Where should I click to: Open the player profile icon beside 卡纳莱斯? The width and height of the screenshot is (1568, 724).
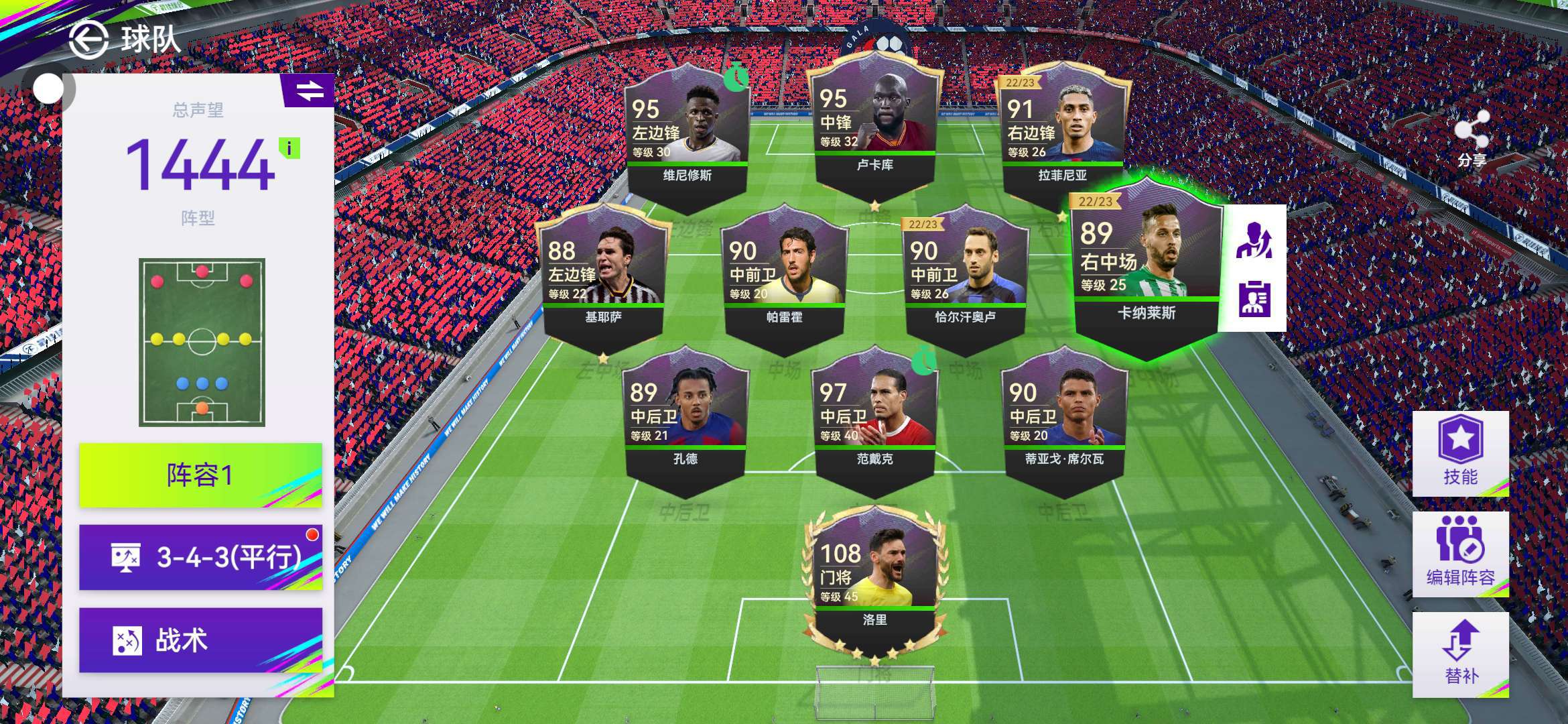(x=1254, y=299)
